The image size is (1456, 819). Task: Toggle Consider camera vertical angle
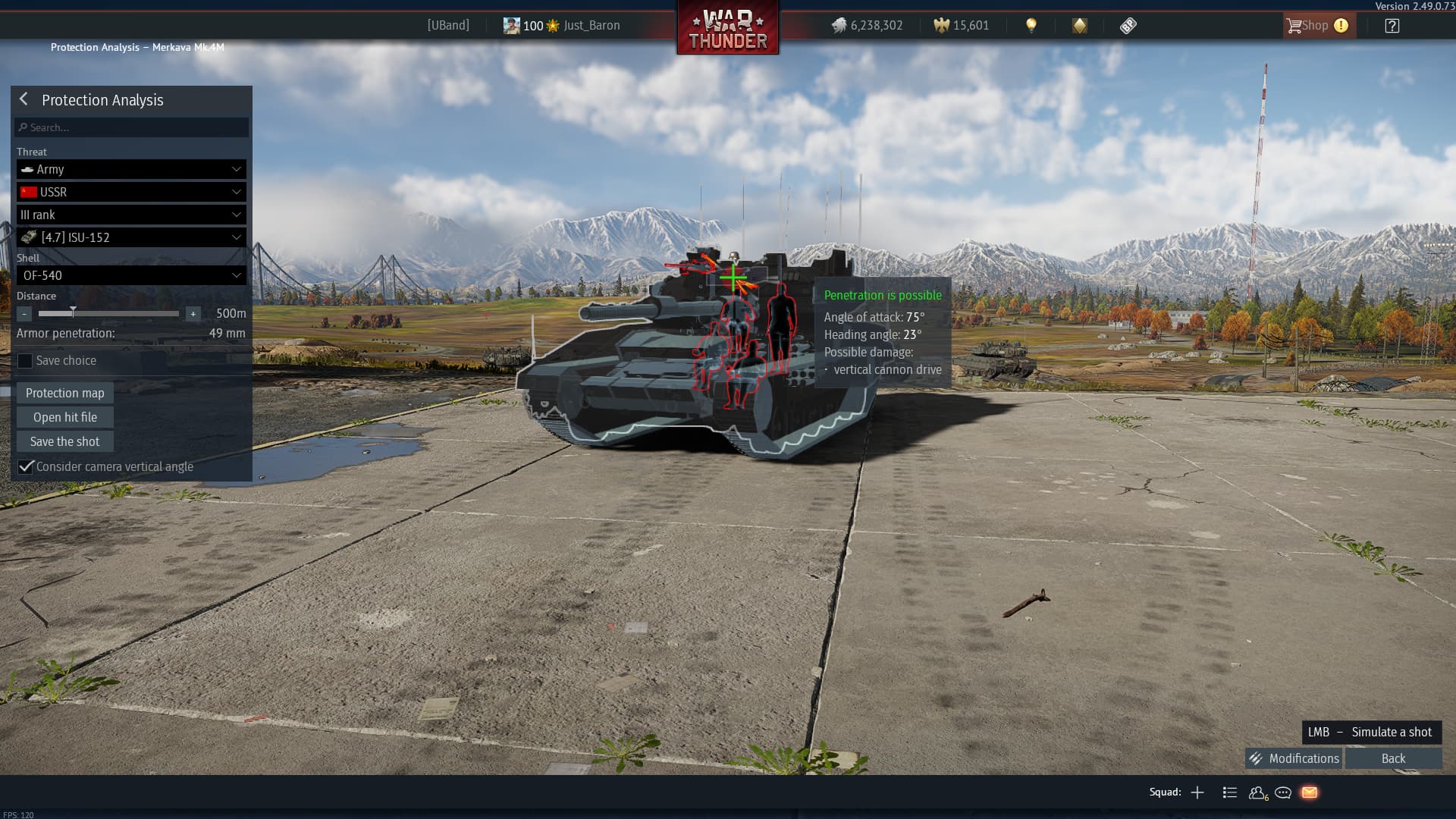pos(27,466)
